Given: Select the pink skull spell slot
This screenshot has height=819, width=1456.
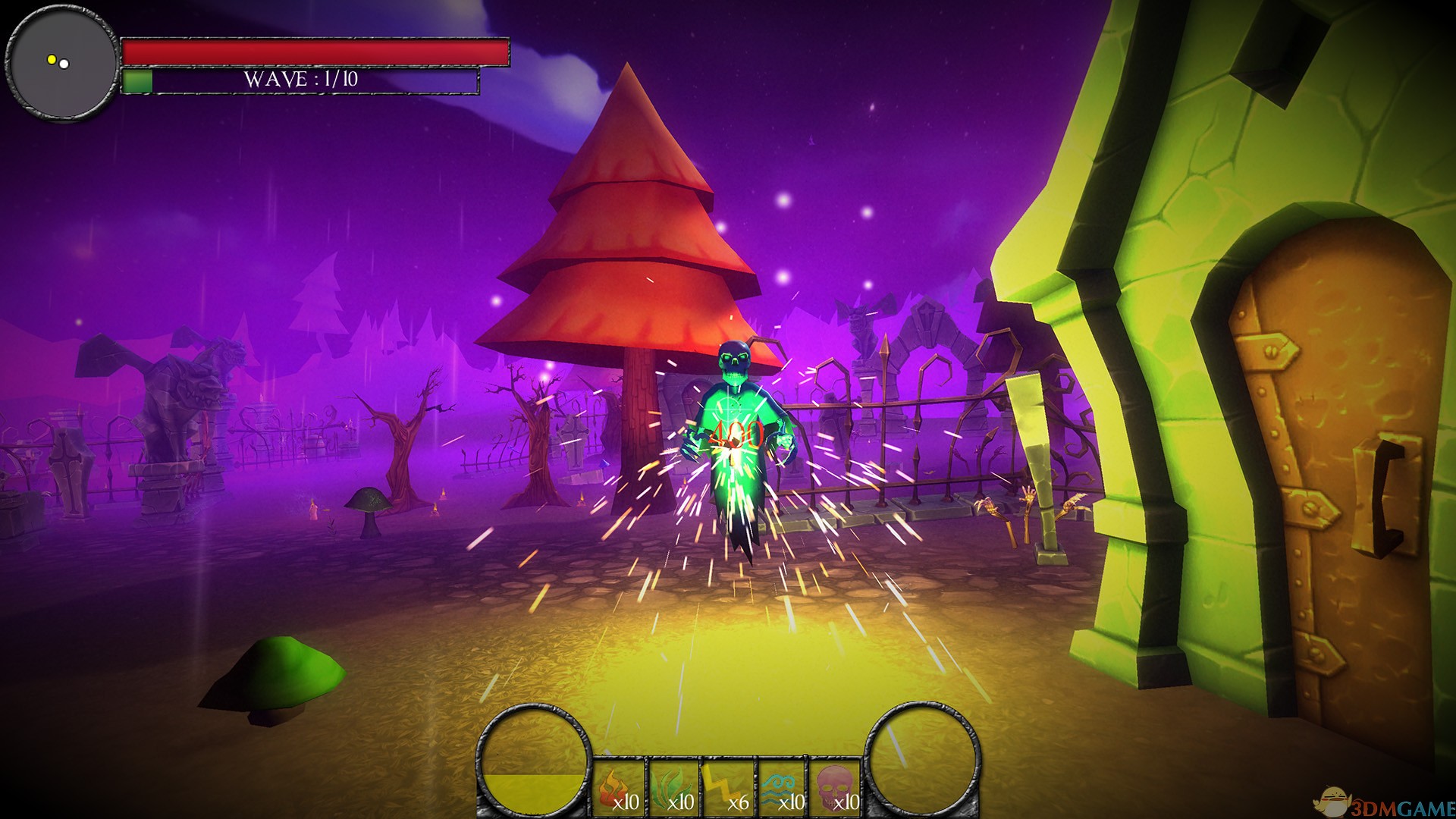Looking at the screenshot, I should tap(836, 789).
